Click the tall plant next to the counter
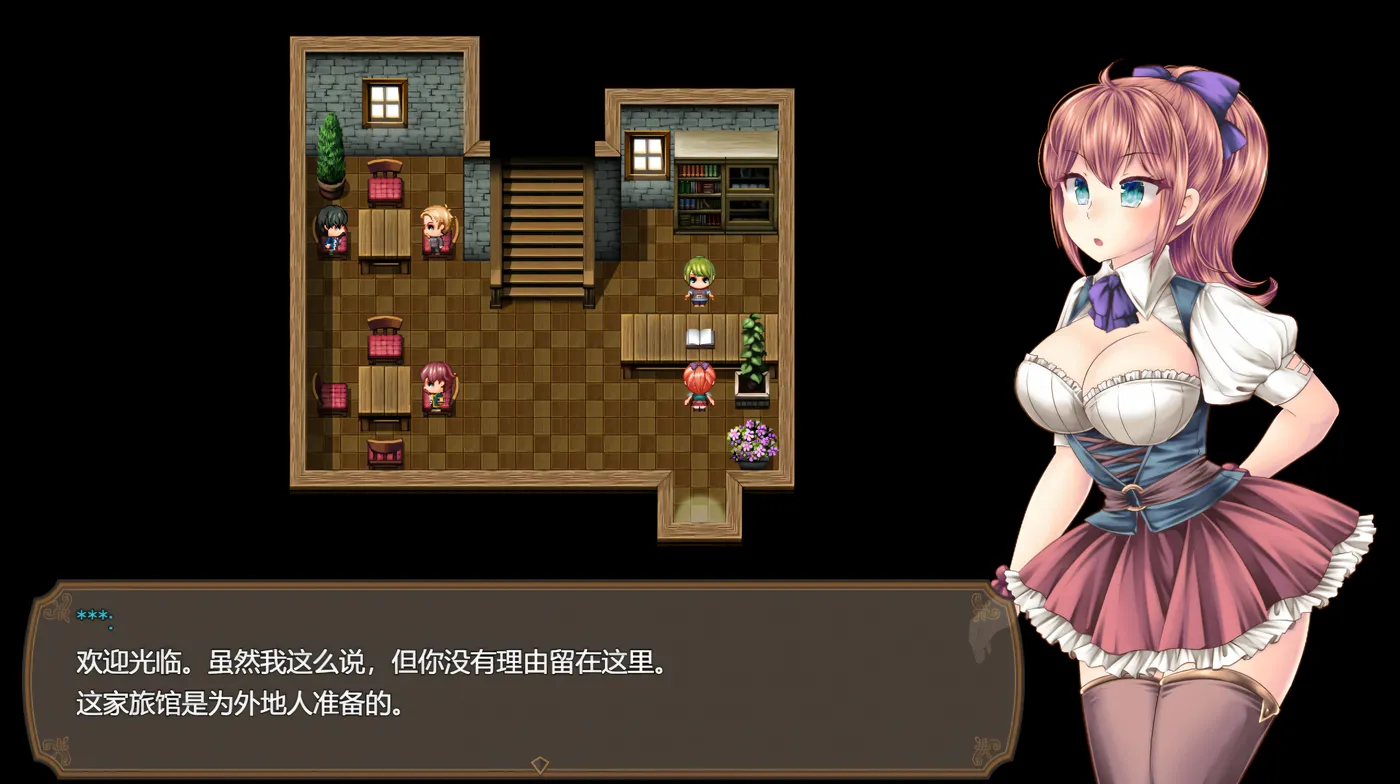 pos(750,345)
